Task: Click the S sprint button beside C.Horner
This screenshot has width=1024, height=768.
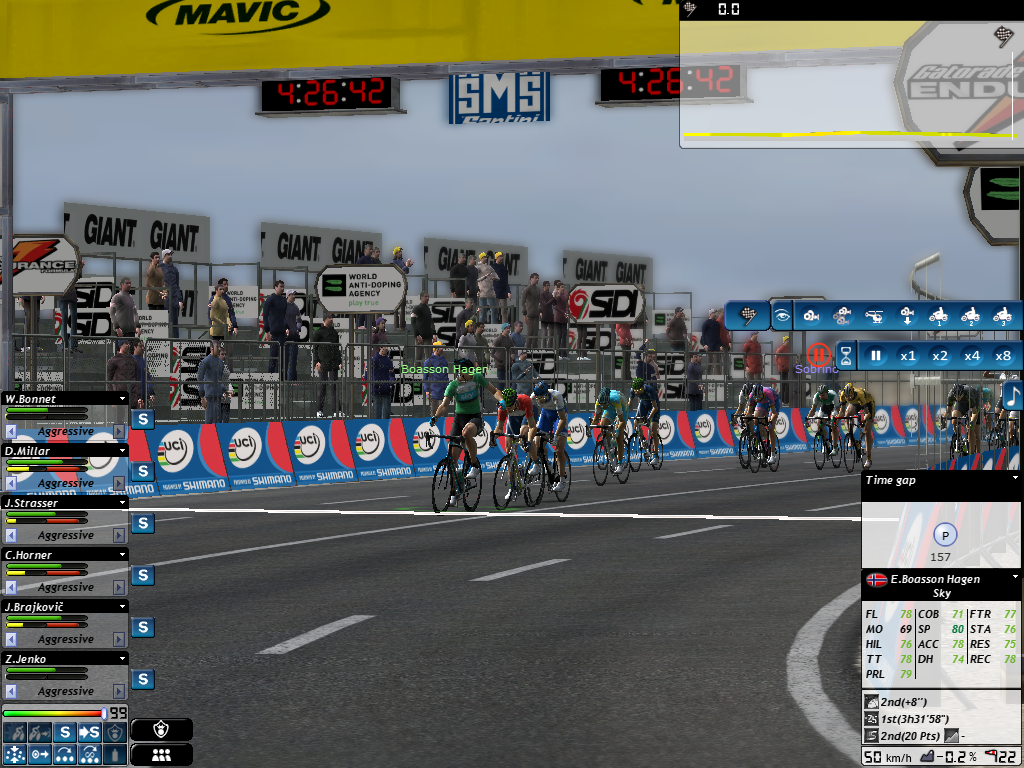Action: (143, 575)
